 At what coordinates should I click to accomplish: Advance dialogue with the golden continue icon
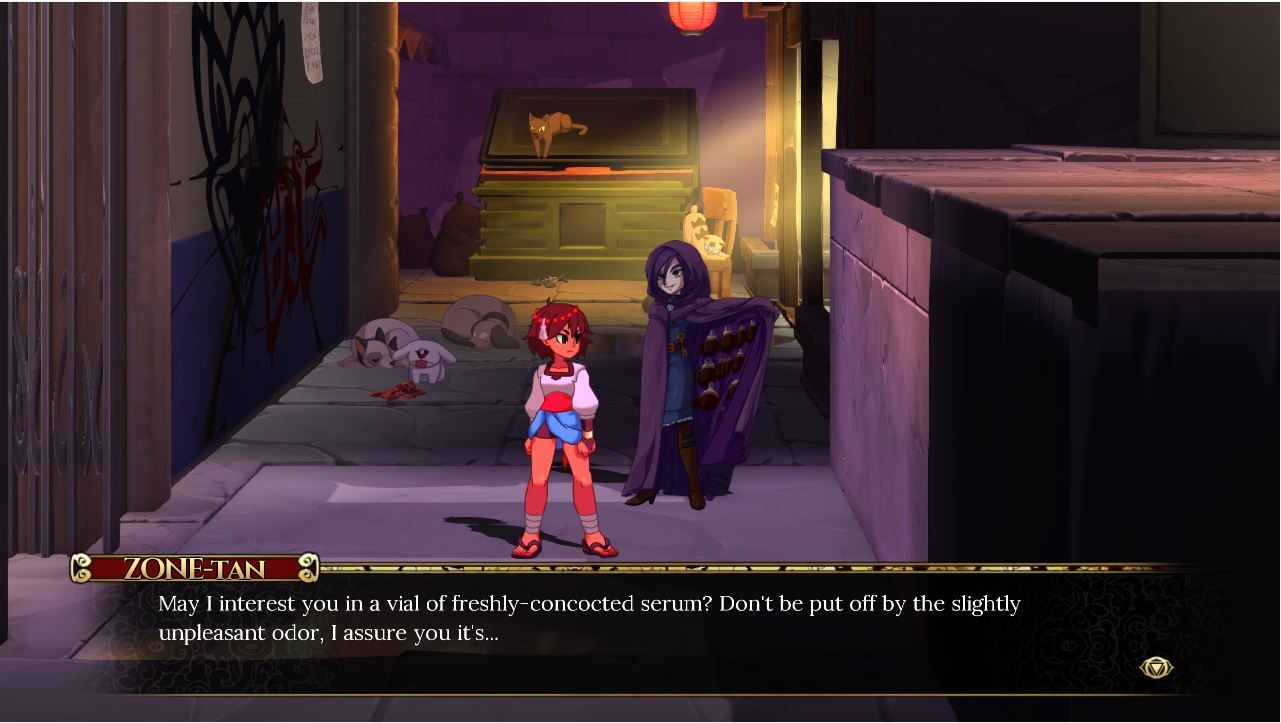1156,667
